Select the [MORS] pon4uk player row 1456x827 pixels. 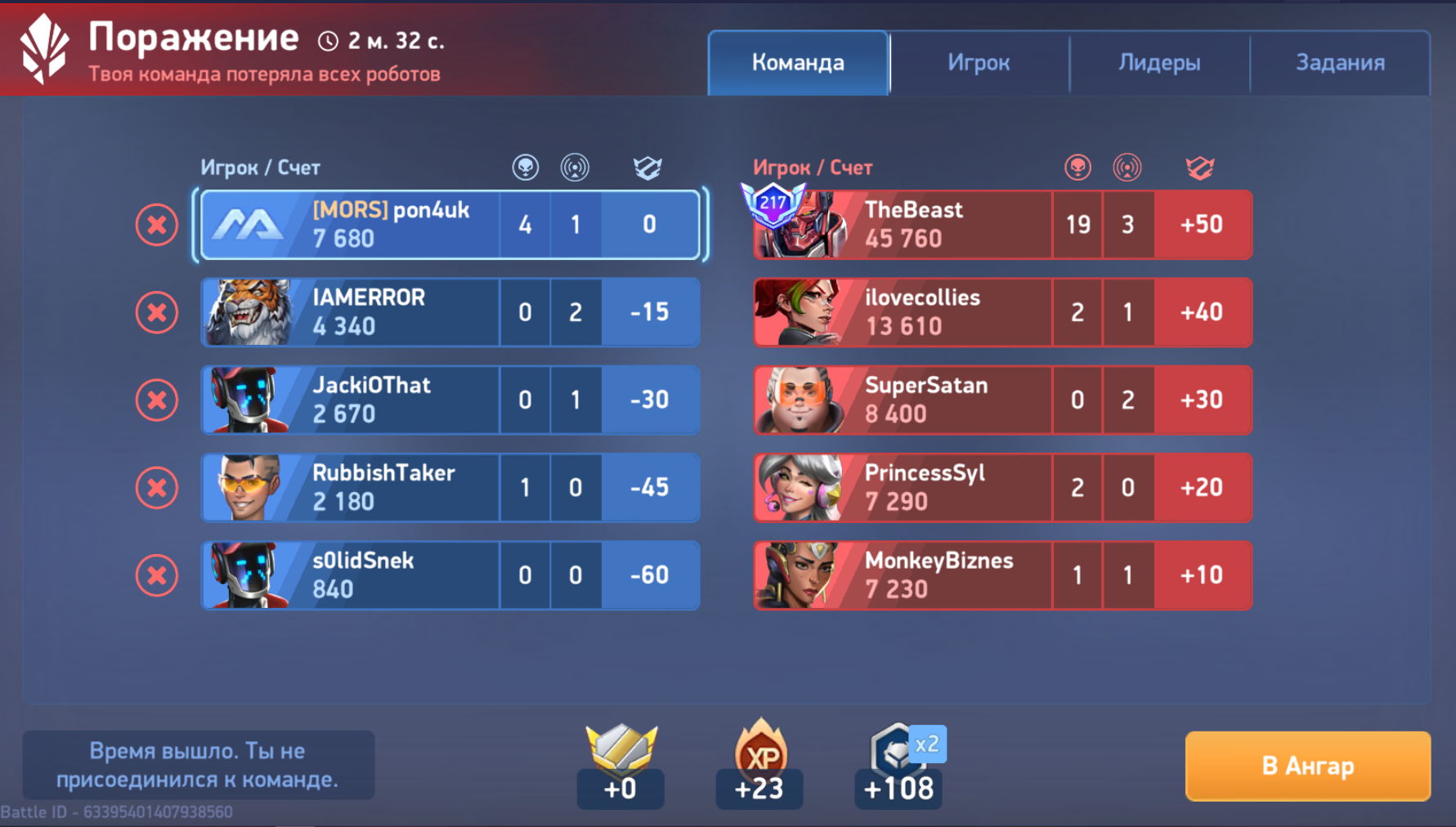coord(450,225)
